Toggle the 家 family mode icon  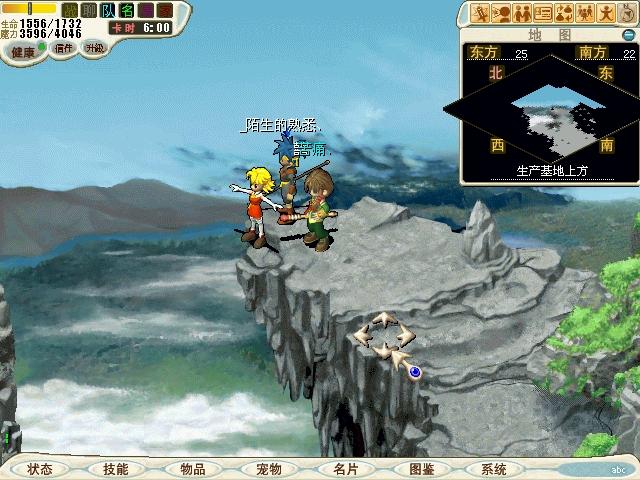[x=164, y=10]
